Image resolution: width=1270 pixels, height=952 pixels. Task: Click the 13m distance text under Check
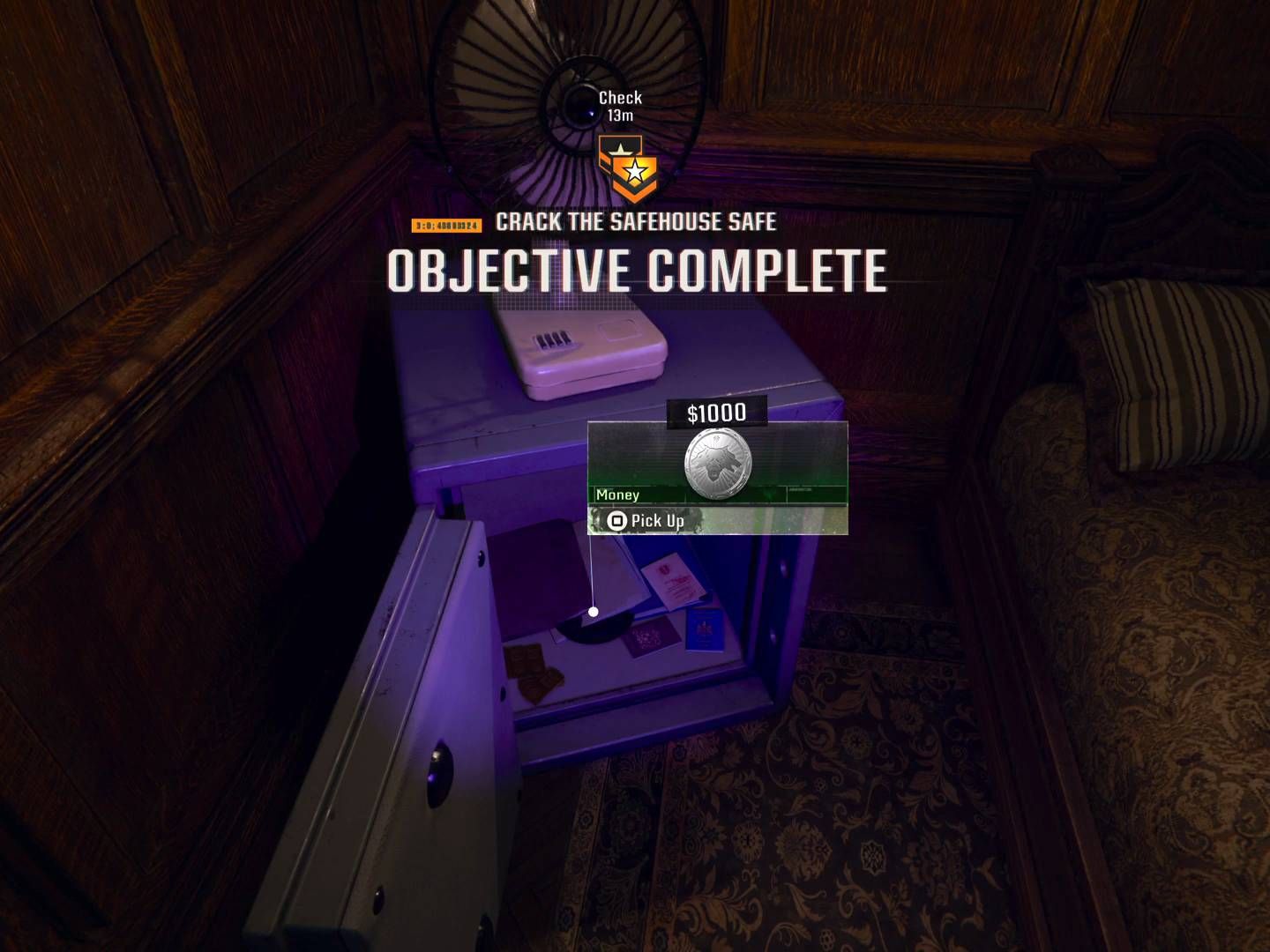pyautogui.click(x=620, y=114)
